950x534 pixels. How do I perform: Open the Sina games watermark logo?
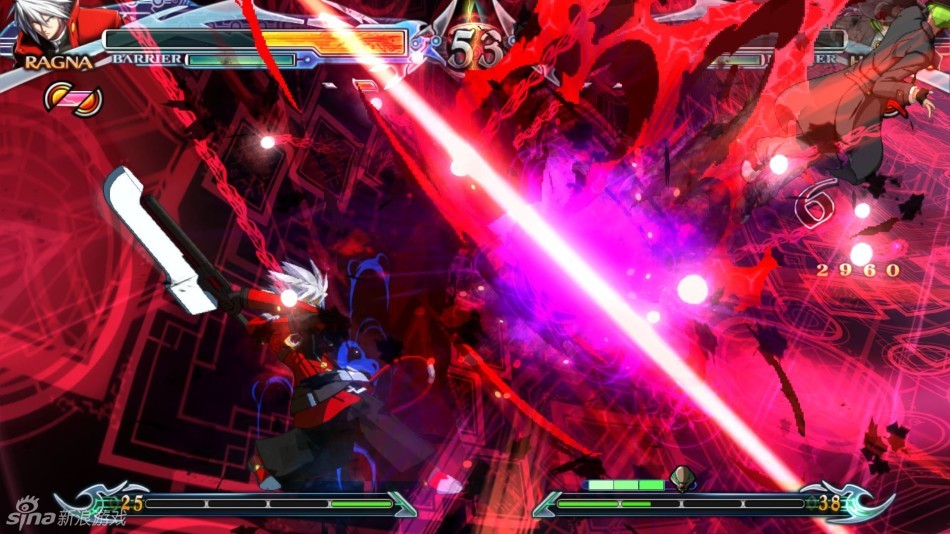62,518
